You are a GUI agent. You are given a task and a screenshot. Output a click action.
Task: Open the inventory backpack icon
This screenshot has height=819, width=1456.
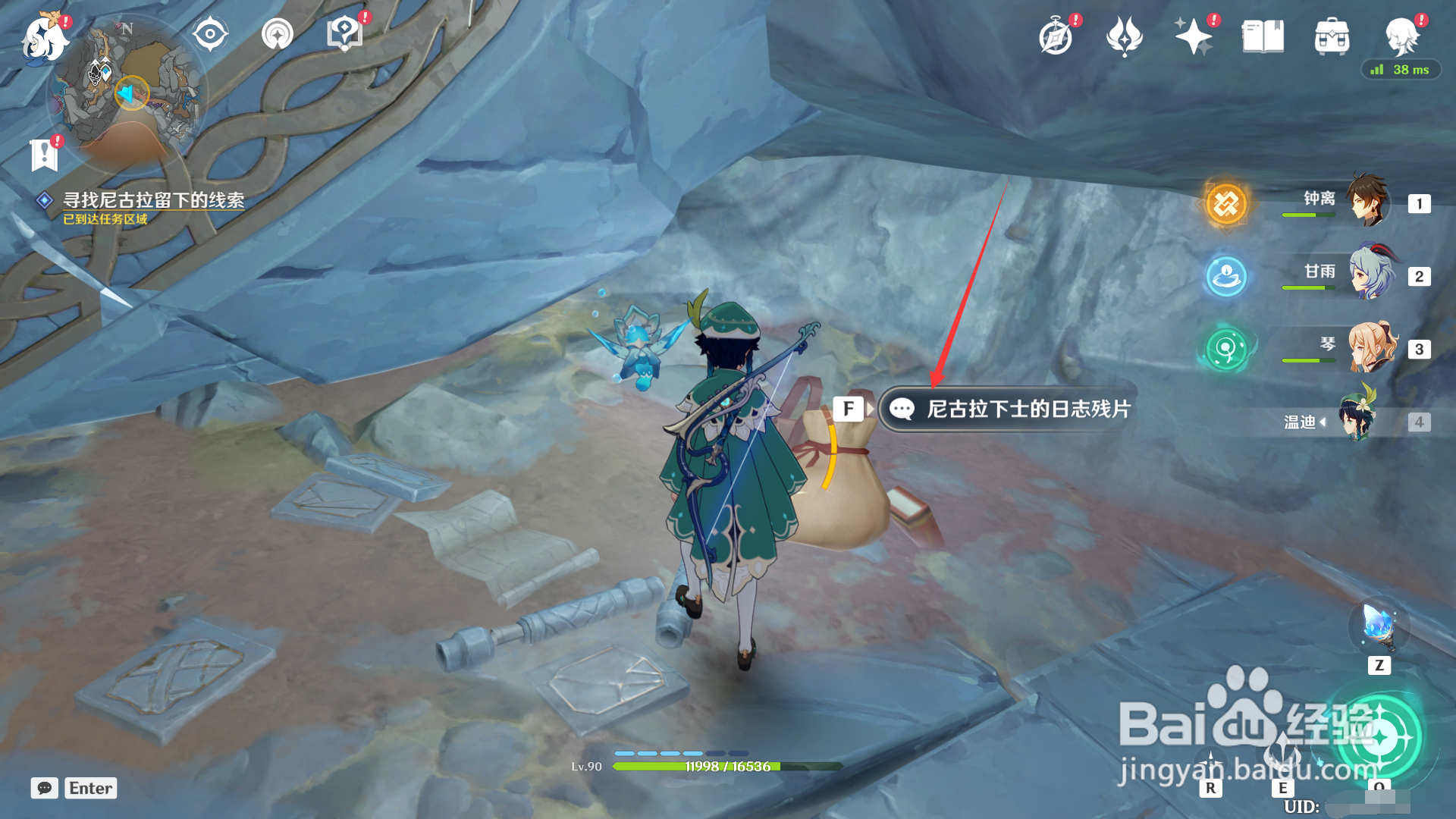[x=1332, y=36]
